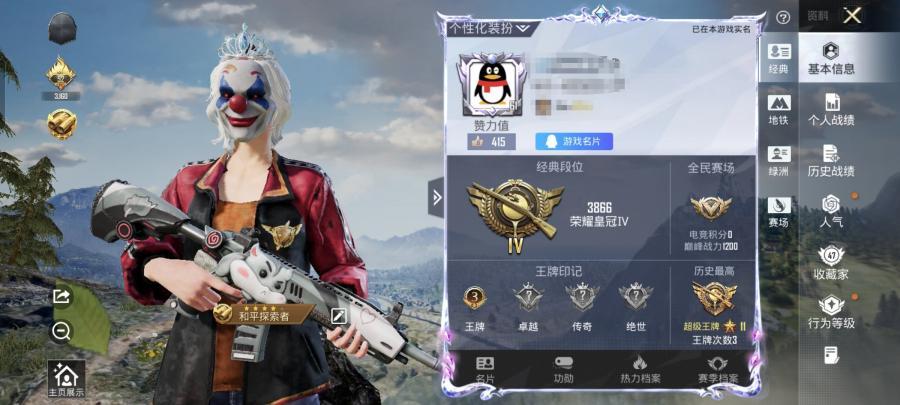The height and width of the screenshot is (405, 900).
Task: Switch to the 热力档案 bottom tab
Action: tap(639, 369)
